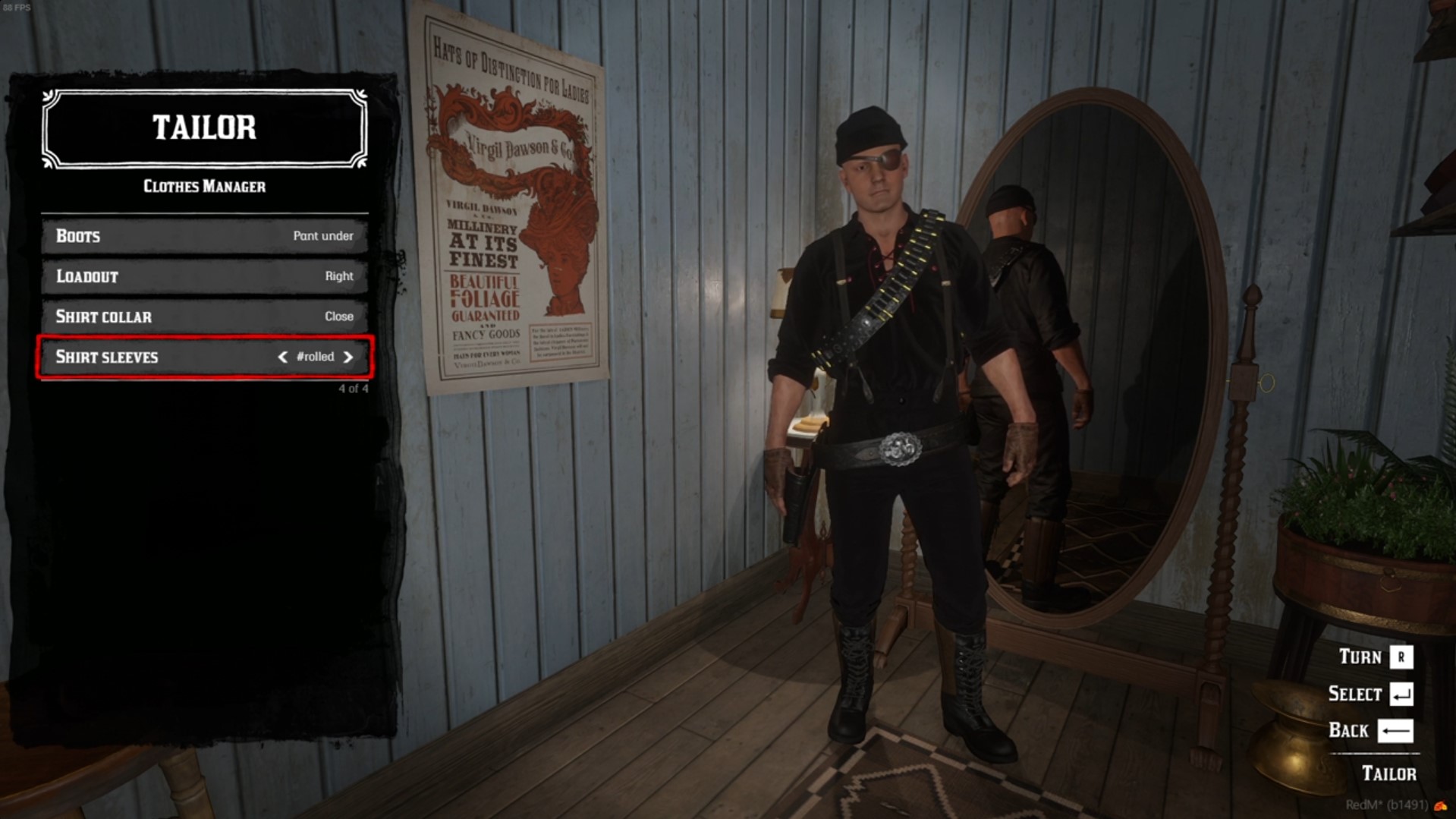Viewport: 1456px width, 819px height.
Task: Open the Loadout option
Action: coord(204,276)
